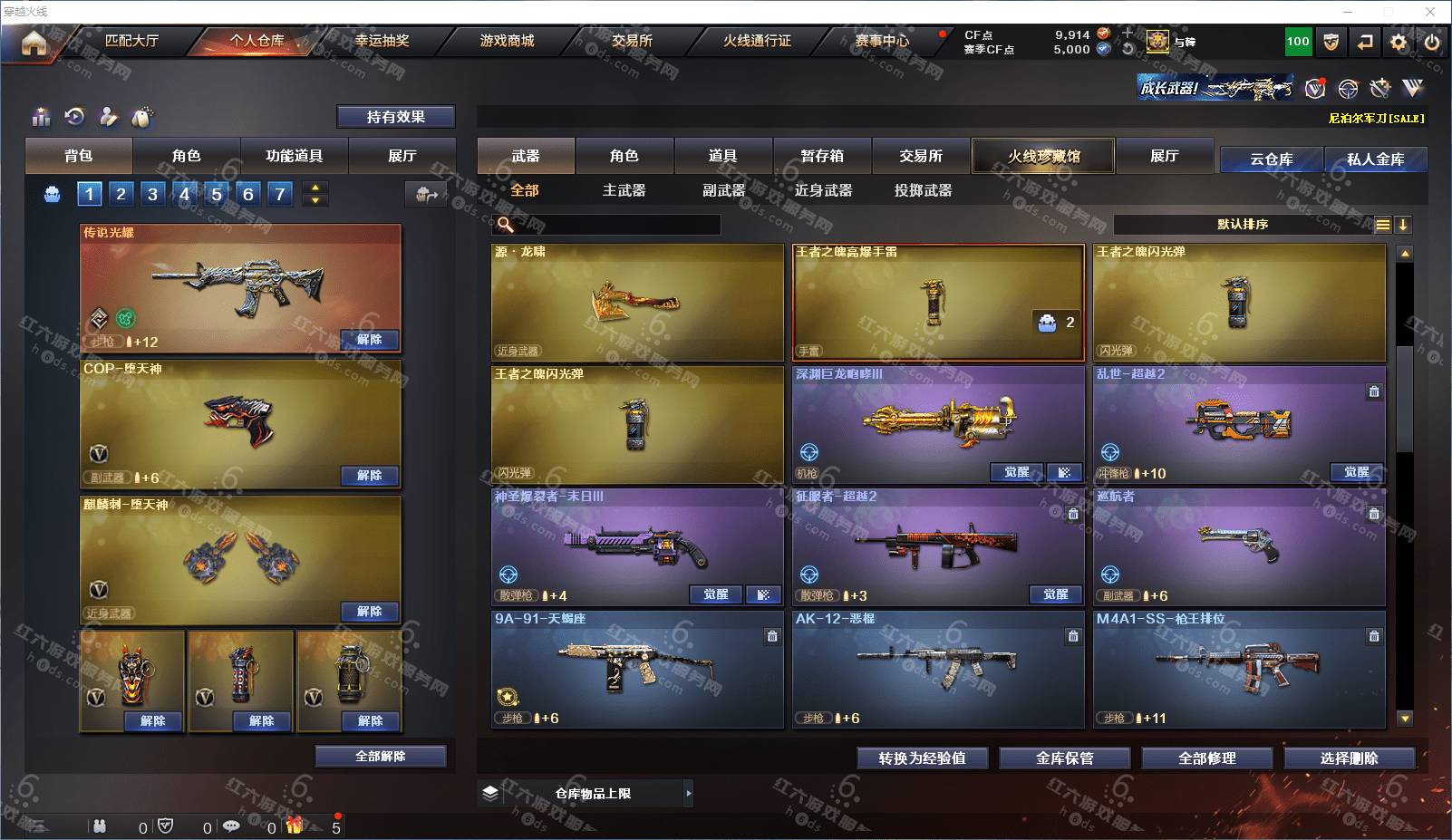This screenshot has height=840, width=1452.
Task: Open the 交易所 top menu entry
Action: (632, 41)
